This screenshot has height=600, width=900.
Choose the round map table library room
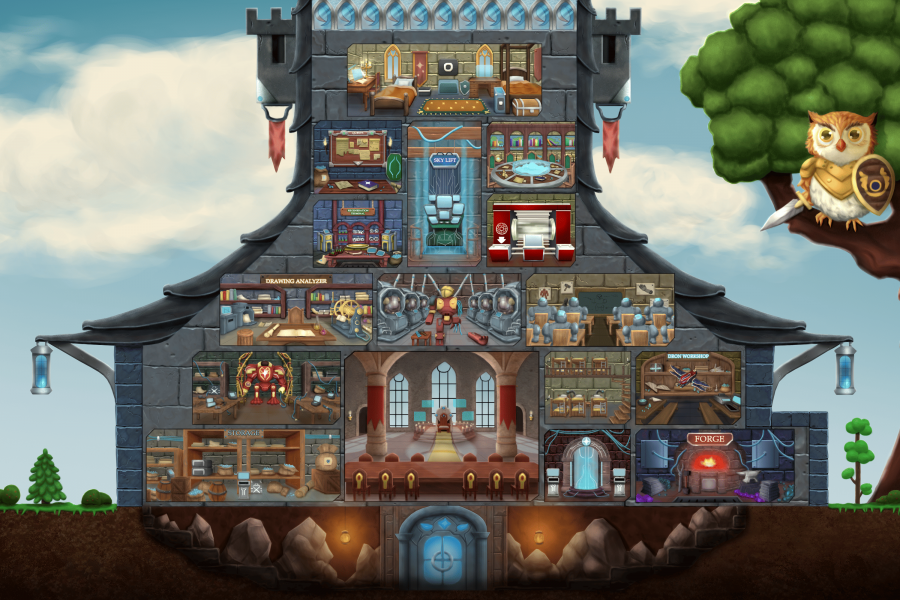pos(531,157)
